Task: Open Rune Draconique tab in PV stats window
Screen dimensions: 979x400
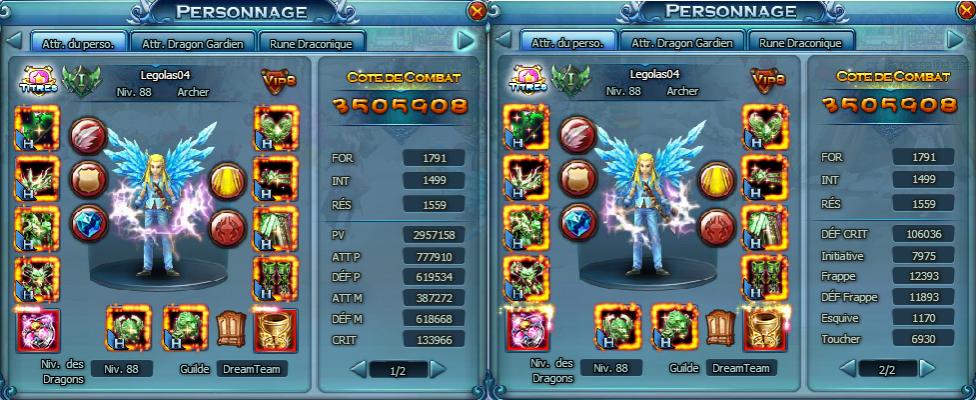Action: 311,43
